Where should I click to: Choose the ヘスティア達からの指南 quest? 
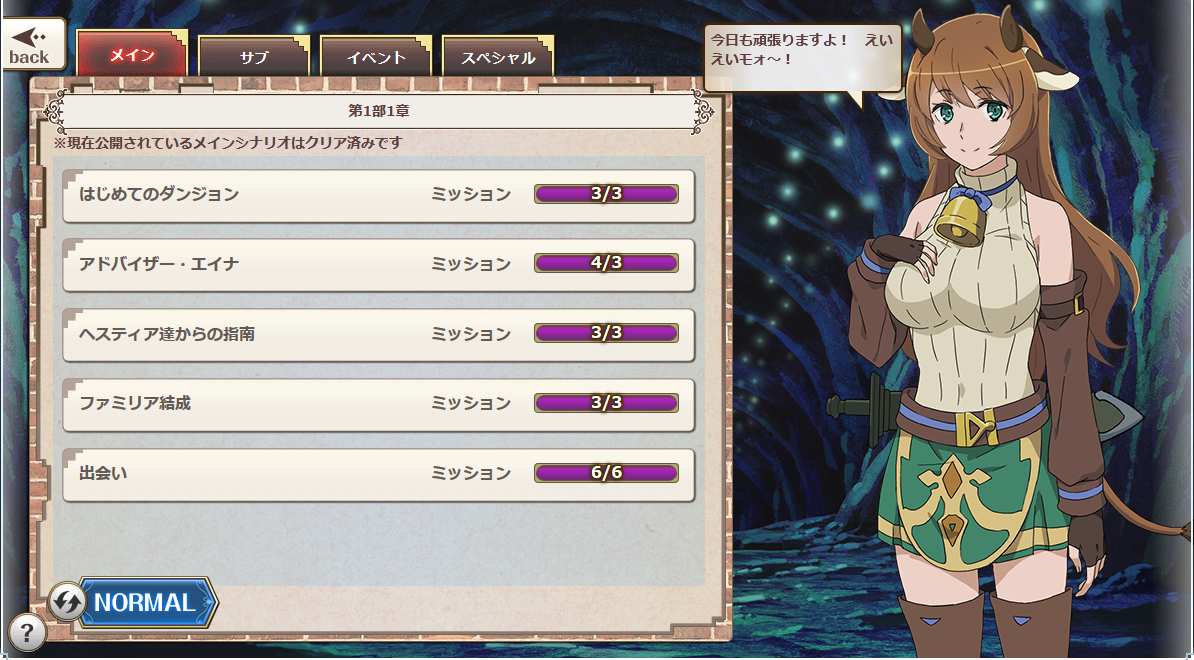[x=378, y=334]
